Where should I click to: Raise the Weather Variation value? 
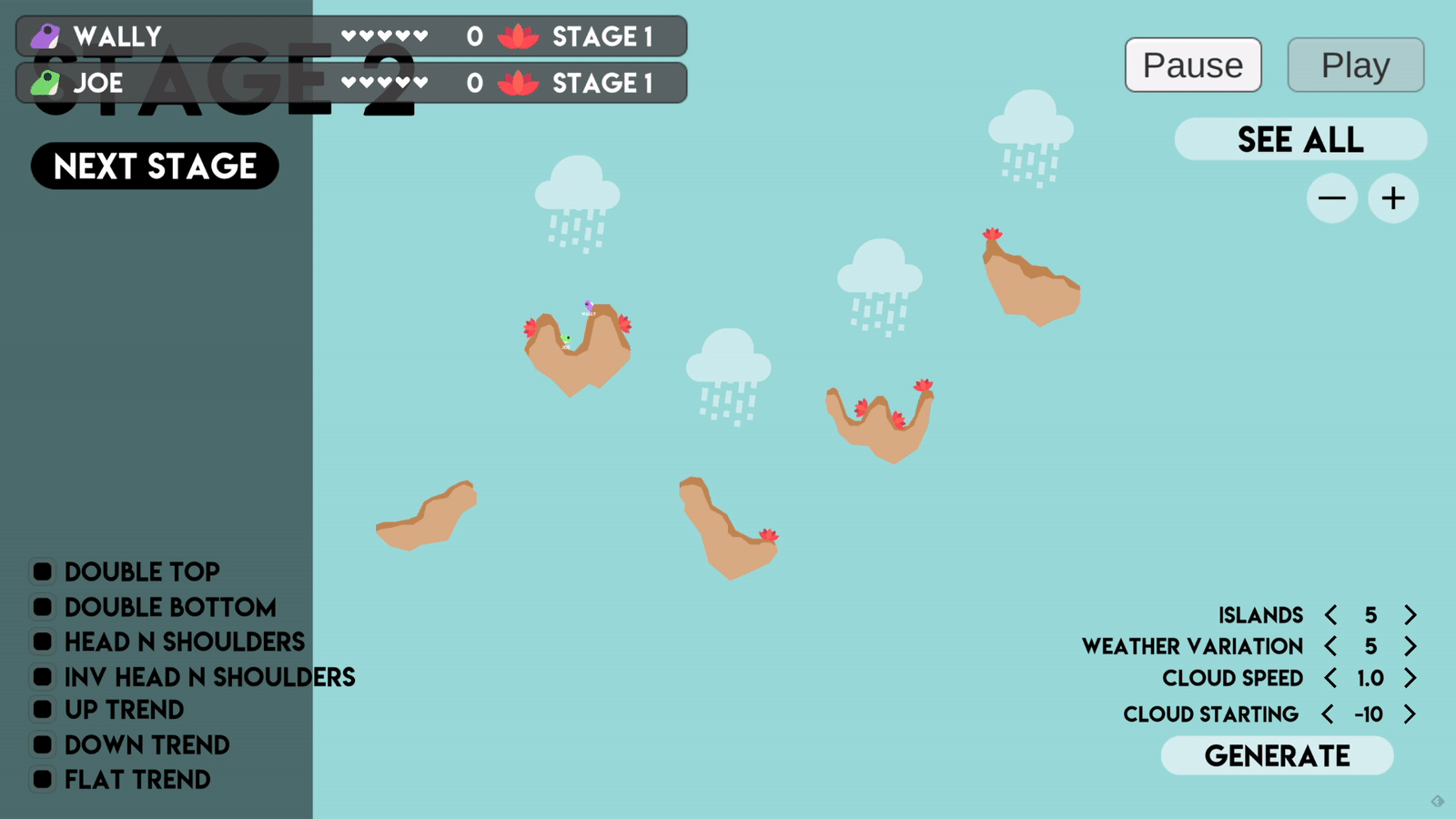click(x=1410, y=646)
